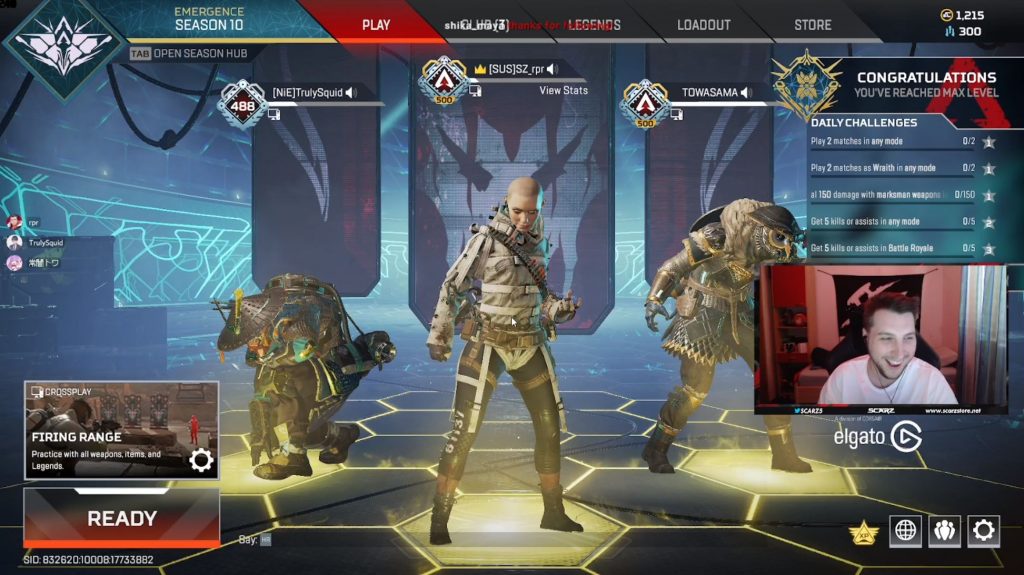
Task: Switch to the Loadout tab
Action: coord(703,25)
